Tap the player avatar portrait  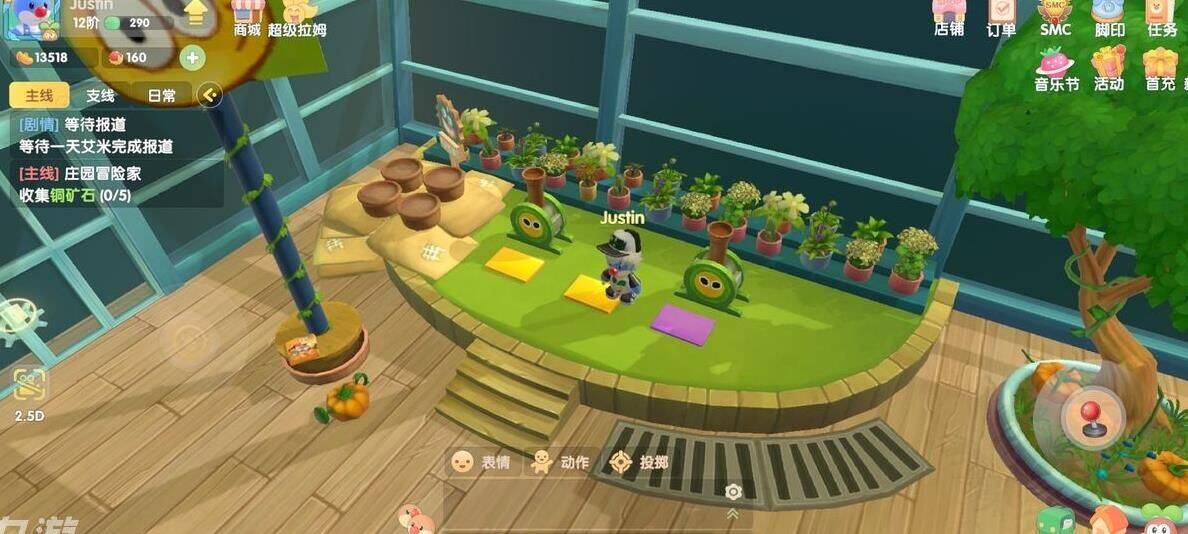click(x=31, y=18)
